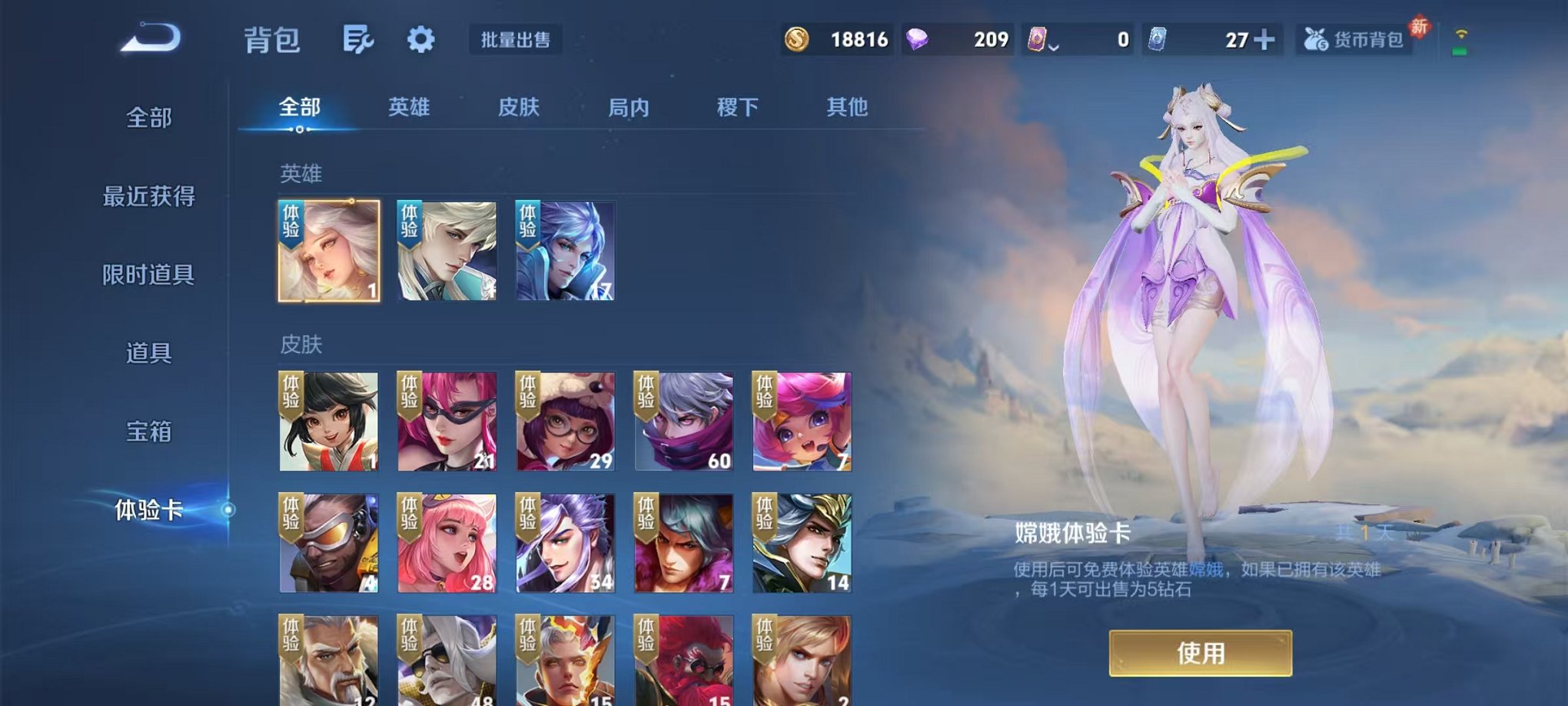
Task: Switch to the 皮肤 tab
Action: 518,108
